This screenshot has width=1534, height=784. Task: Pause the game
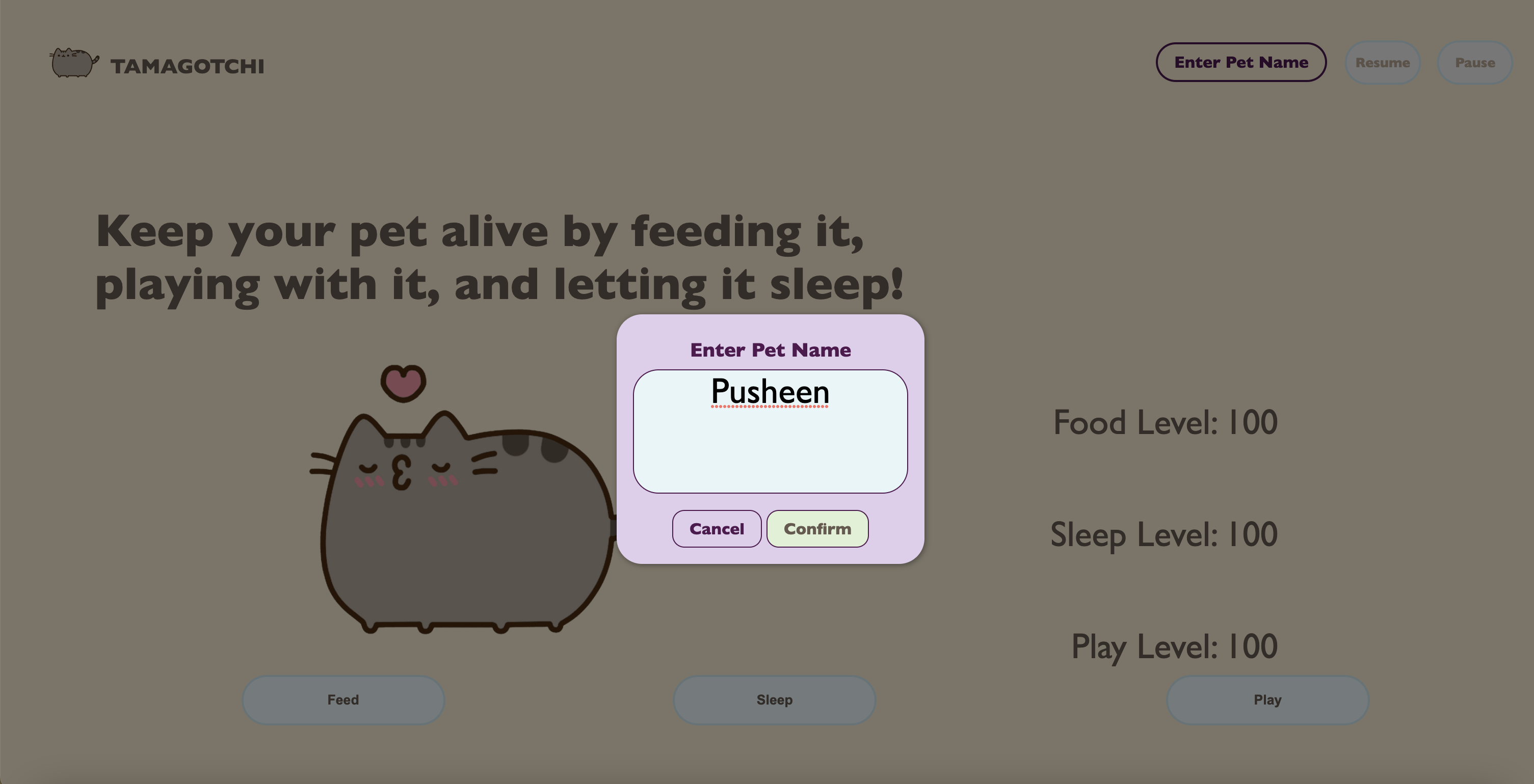[x=1474, y=62]
